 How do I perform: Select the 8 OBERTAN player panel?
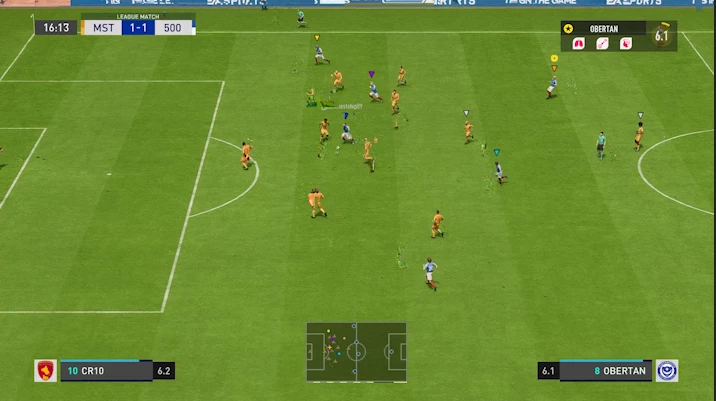(606, 370)
